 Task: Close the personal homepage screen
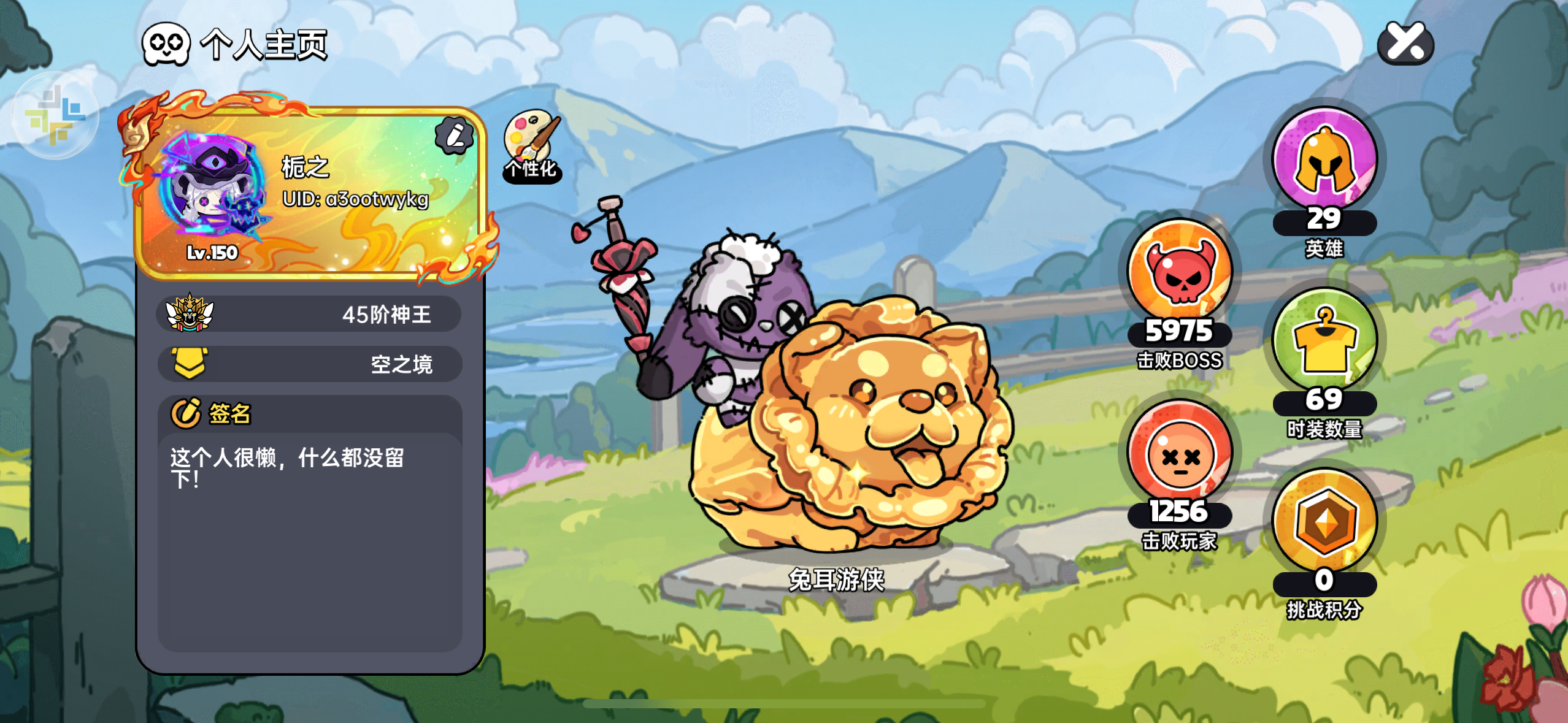[1405, 43]
